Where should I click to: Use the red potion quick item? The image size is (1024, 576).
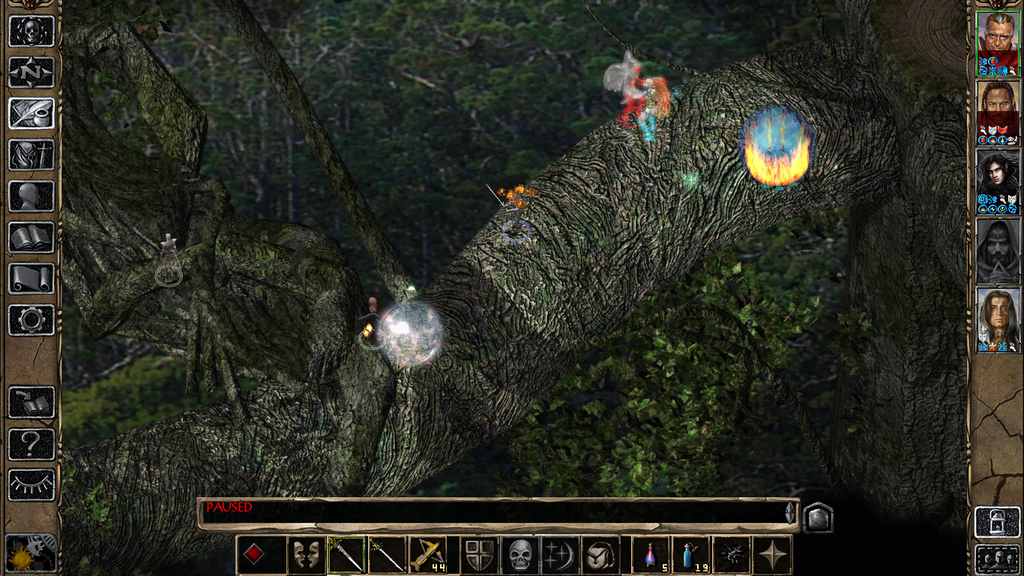[651, 554]
